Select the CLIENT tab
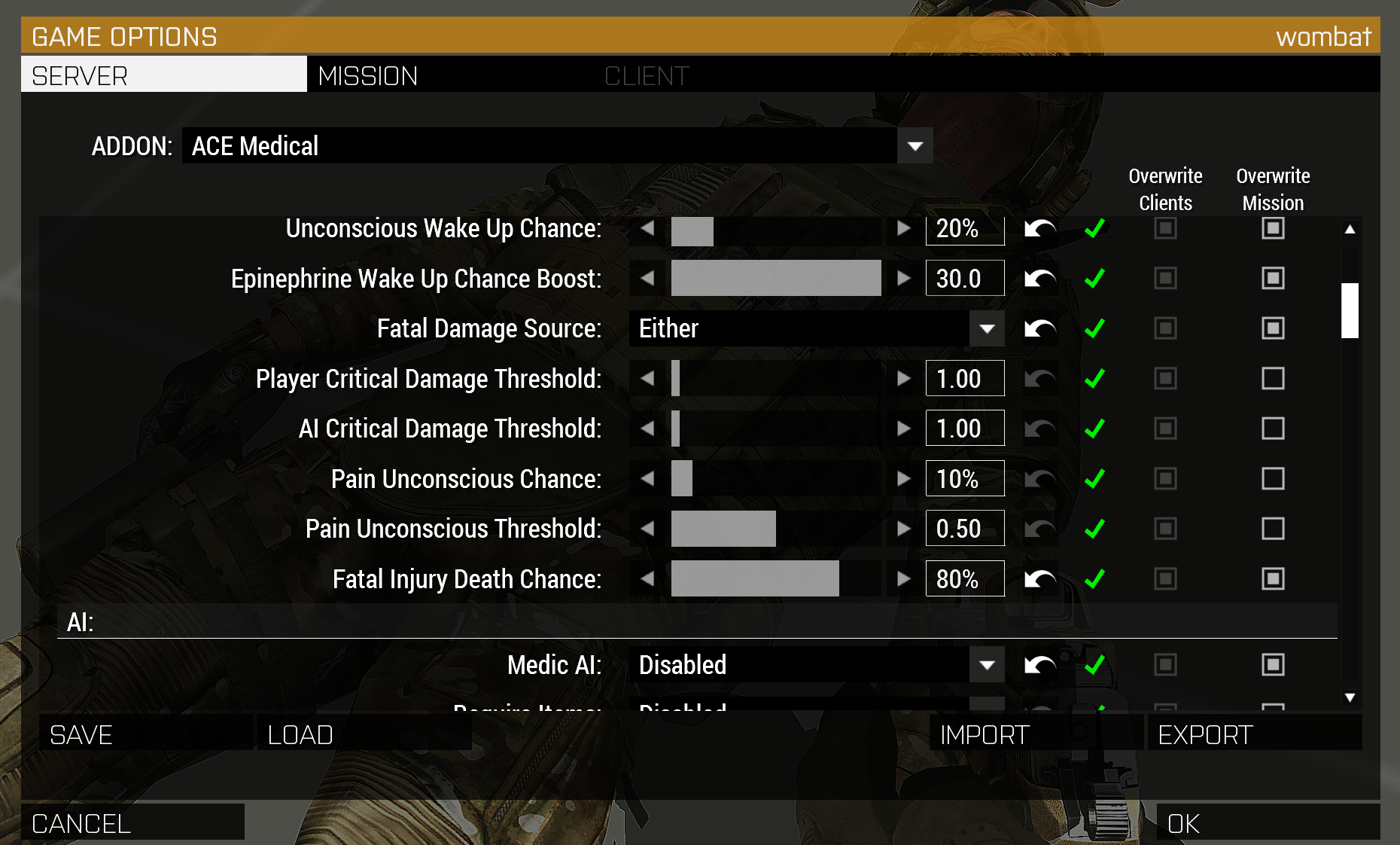The height and width of the screenshot is (845, 1400). coord(647,75)
